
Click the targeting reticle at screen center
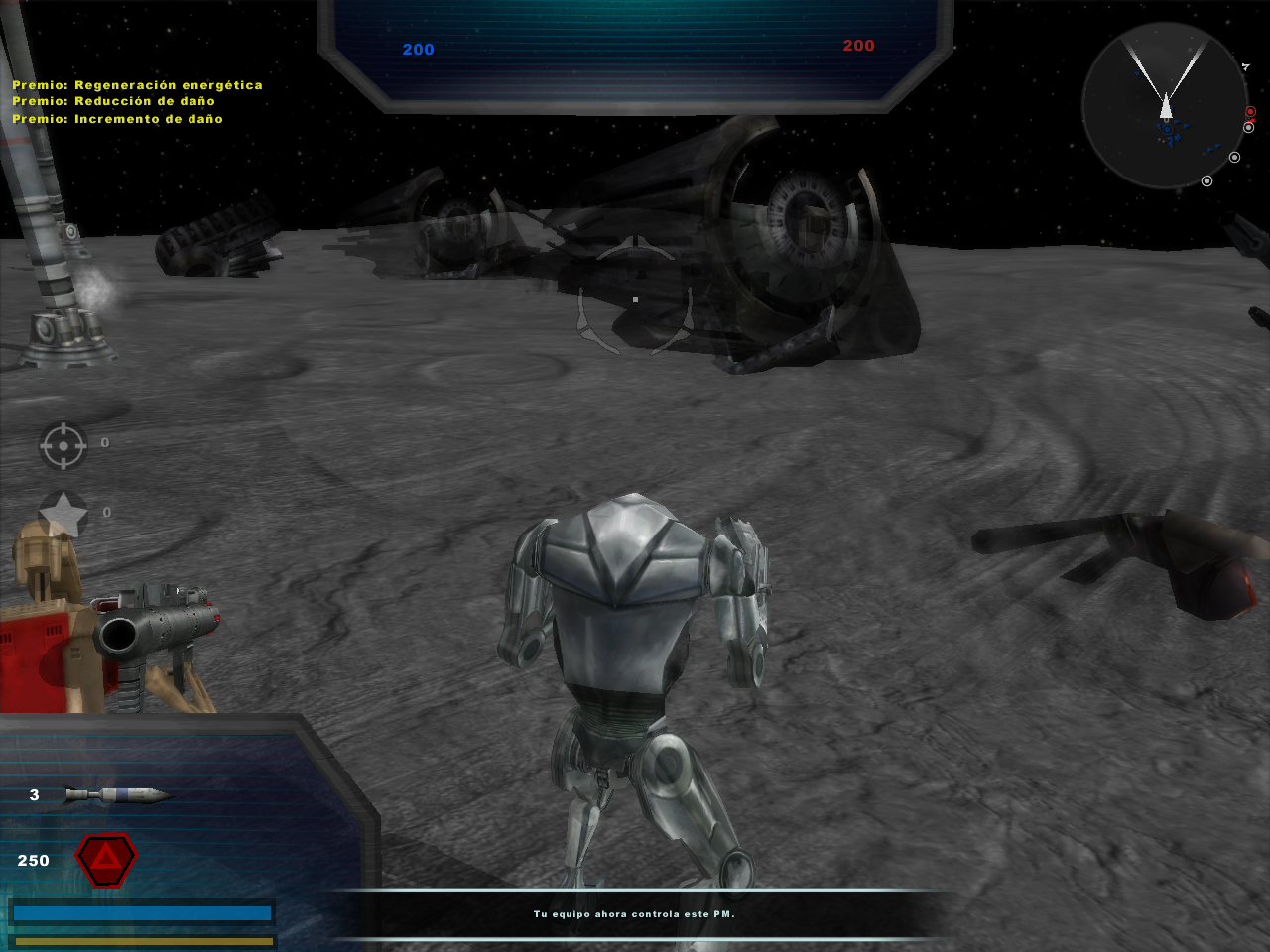tap(635, 297)
